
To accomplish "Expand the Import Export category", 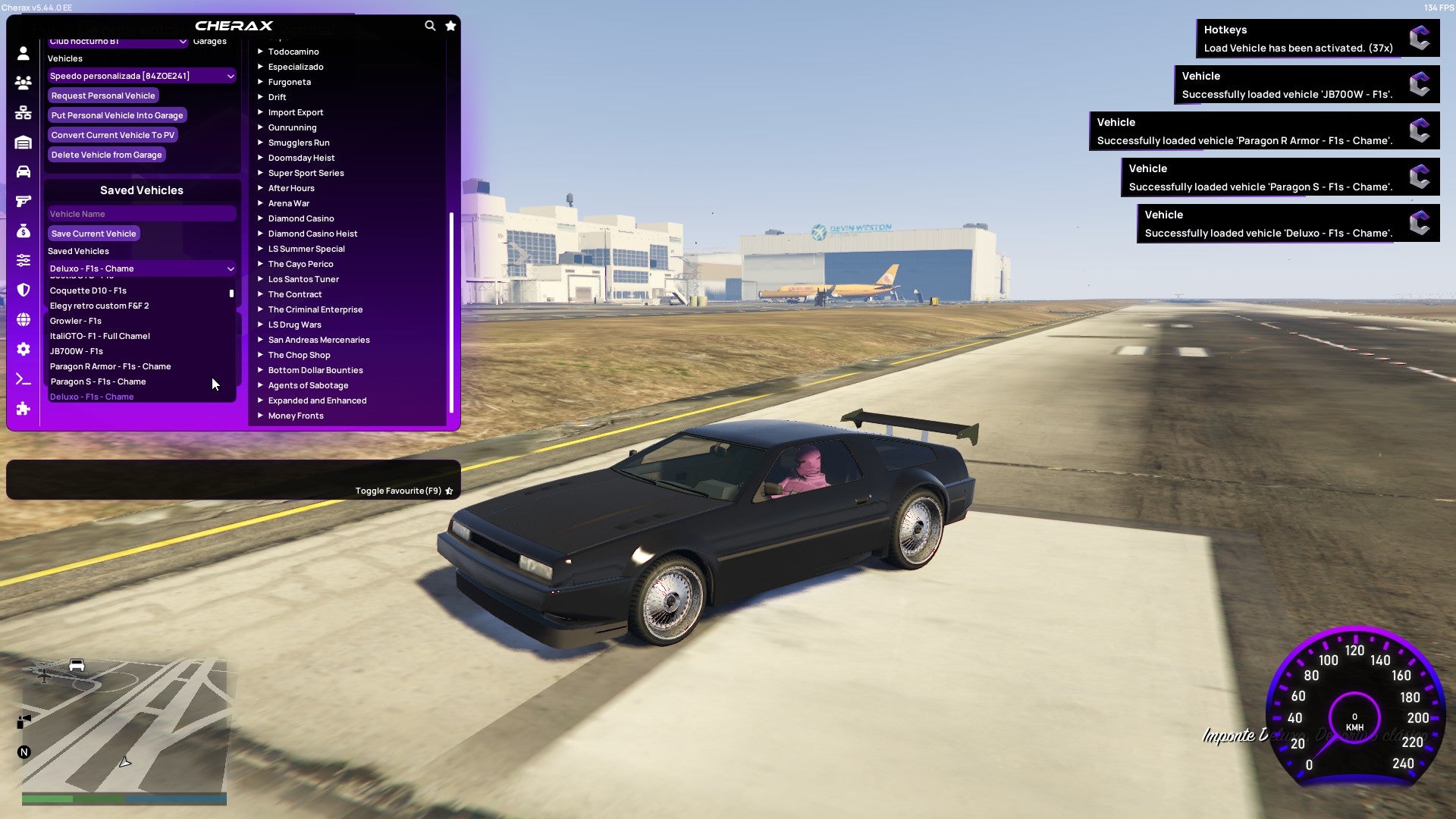I will (x=296, y=111).
